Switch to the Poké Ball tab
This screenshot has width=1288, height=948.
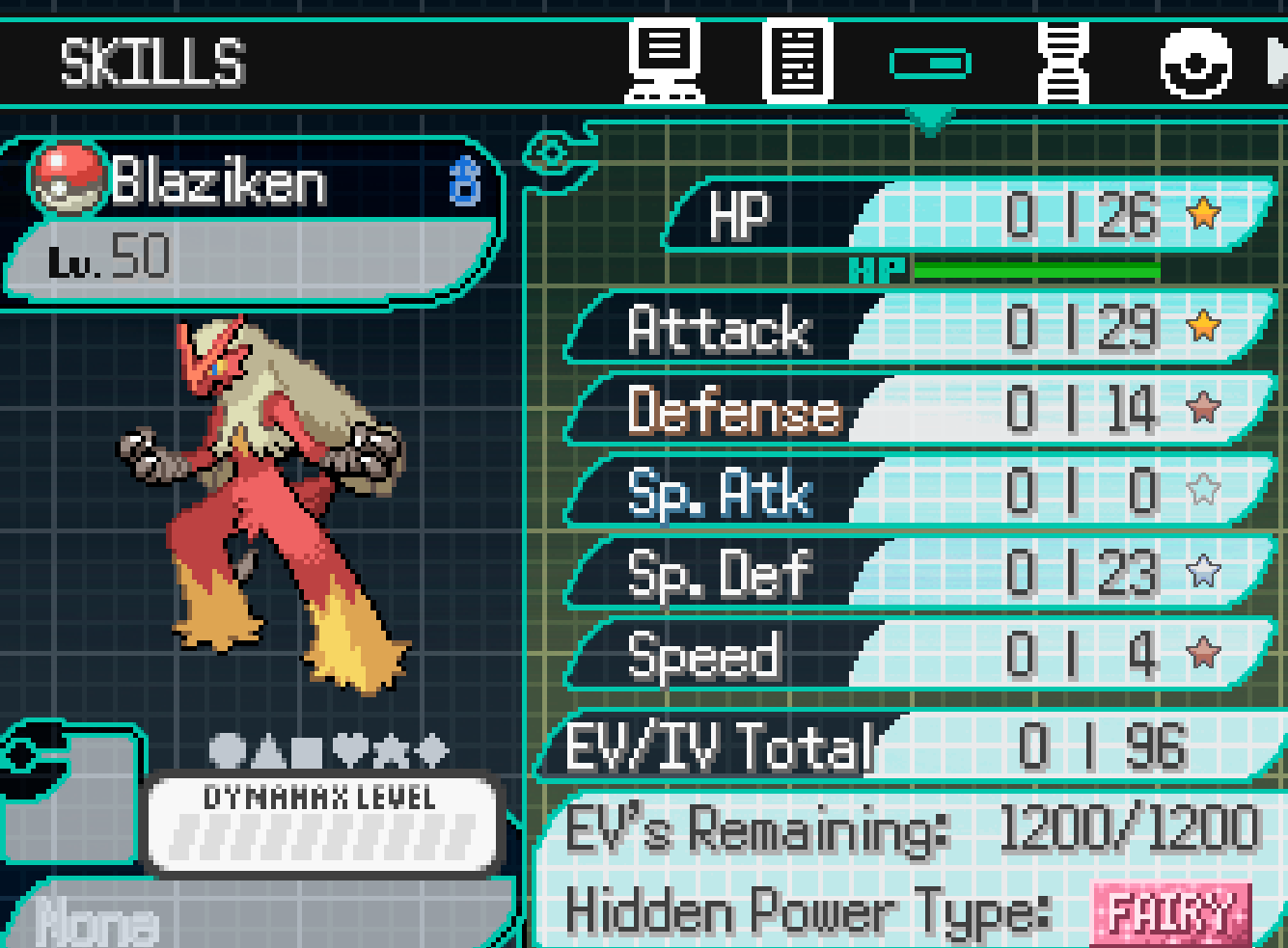(x=1195, y=64)
